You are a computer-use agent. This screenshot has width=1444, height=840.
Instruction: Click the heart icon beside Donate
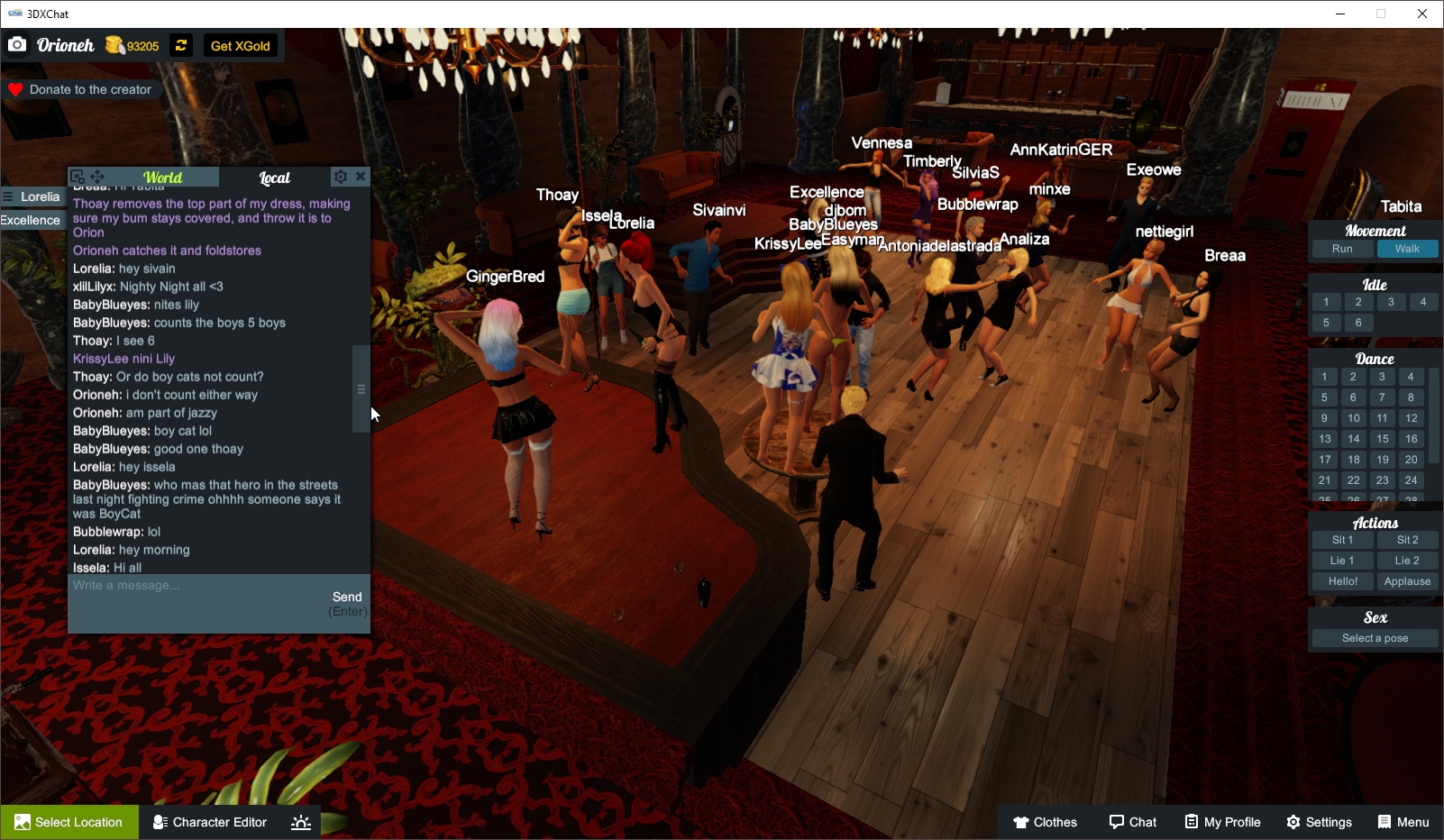click(14, 88)
